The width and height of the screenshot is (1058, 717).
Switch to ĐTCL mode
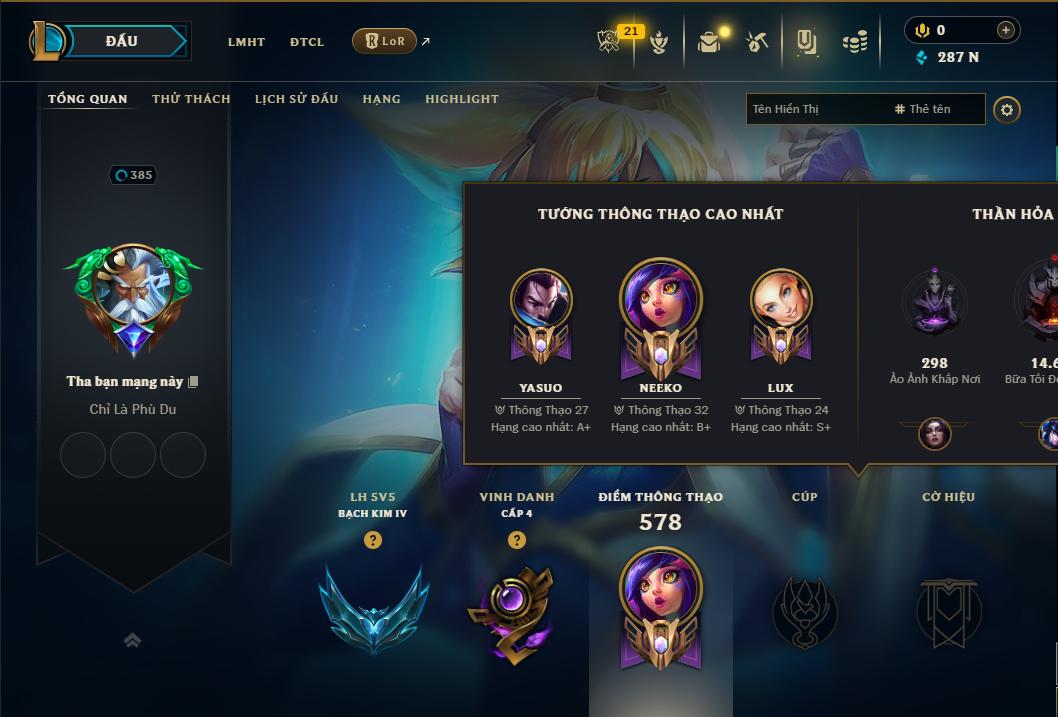click(307, 42)
